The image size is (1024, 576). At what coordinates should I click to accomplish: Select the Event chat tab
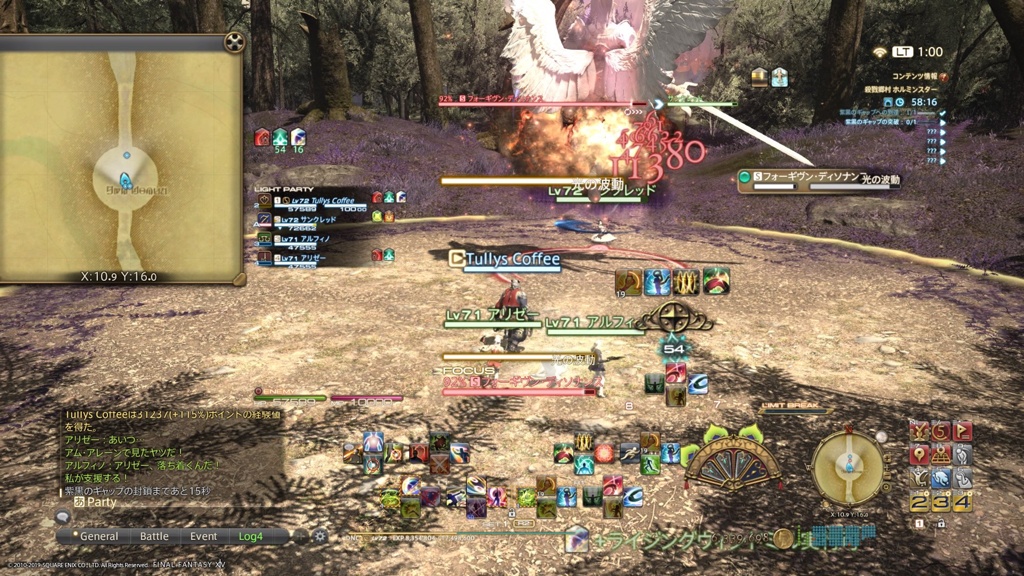coord(204,536)
